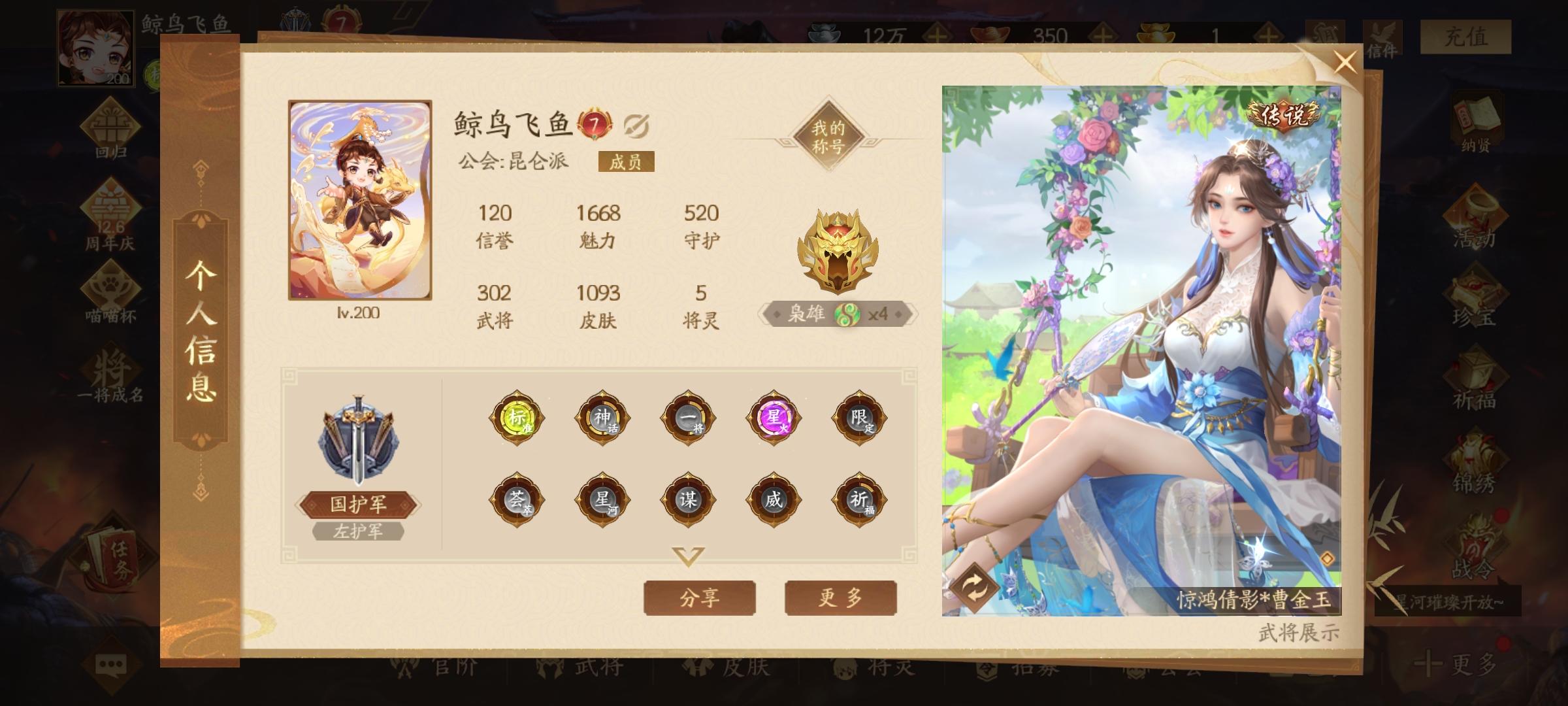Click the 分享 share button
Screen dimensions: 1568x706
pos(699,597)
